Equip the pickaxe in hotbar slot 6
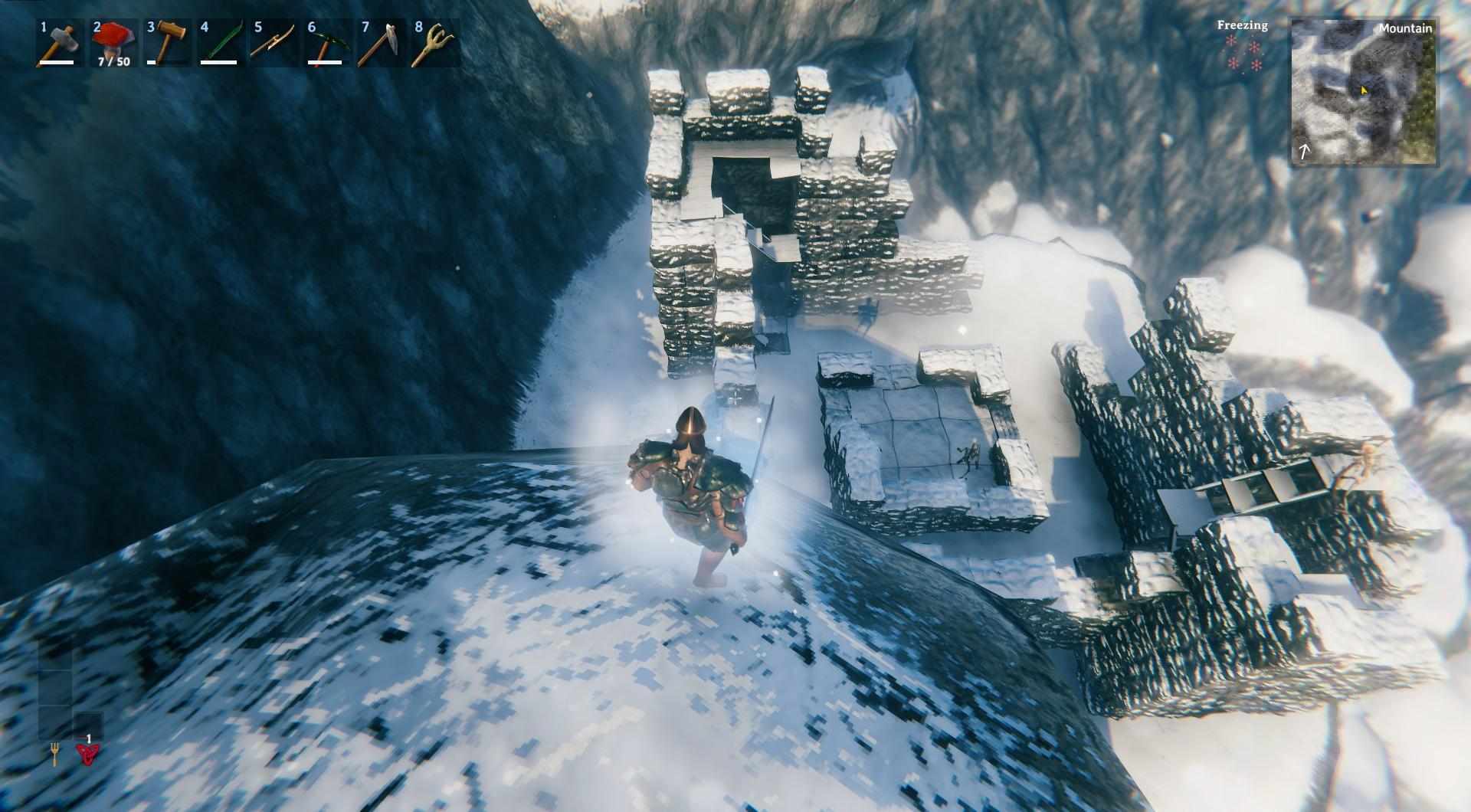This screenshot has width=1471, height=812. point(327,43)
